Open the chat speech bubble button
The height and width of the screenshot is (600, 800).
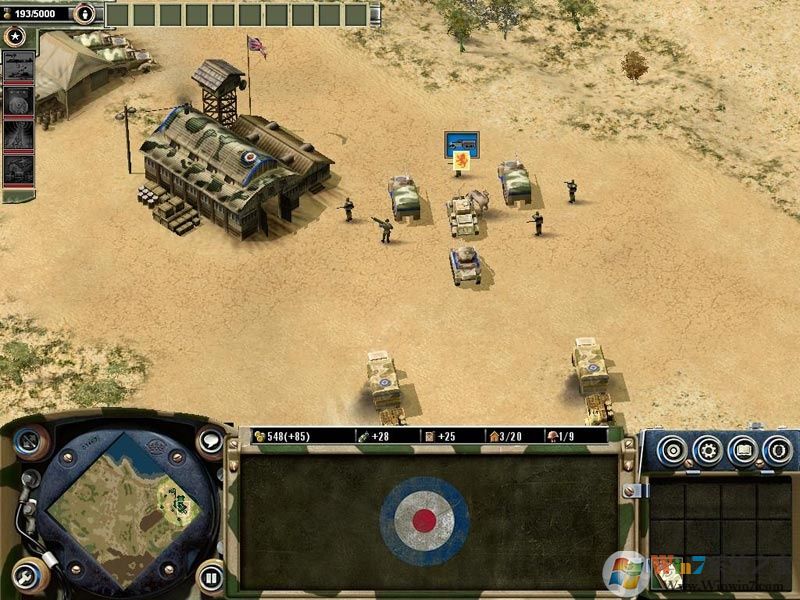point(210,441)
